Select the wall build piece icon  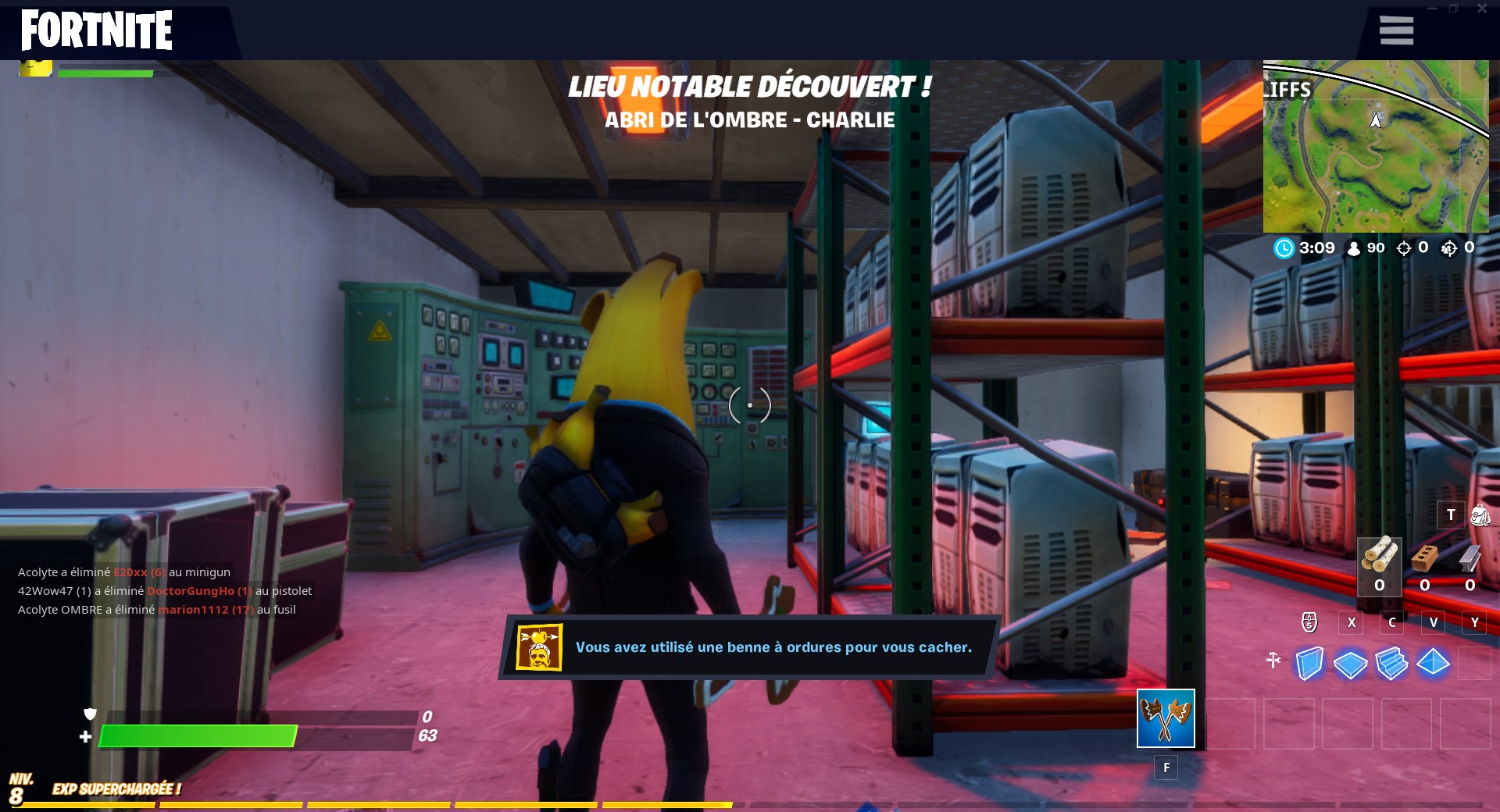(x=1311, y=663)
